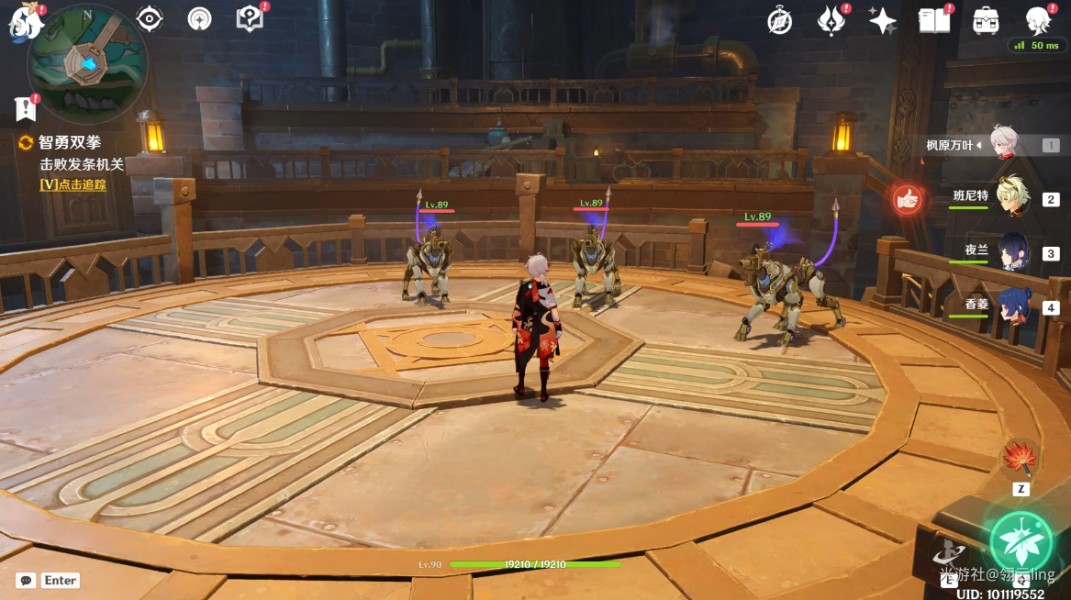Open the winged battle pass icon
This screenshot has height=600, width=1071.
831,20
